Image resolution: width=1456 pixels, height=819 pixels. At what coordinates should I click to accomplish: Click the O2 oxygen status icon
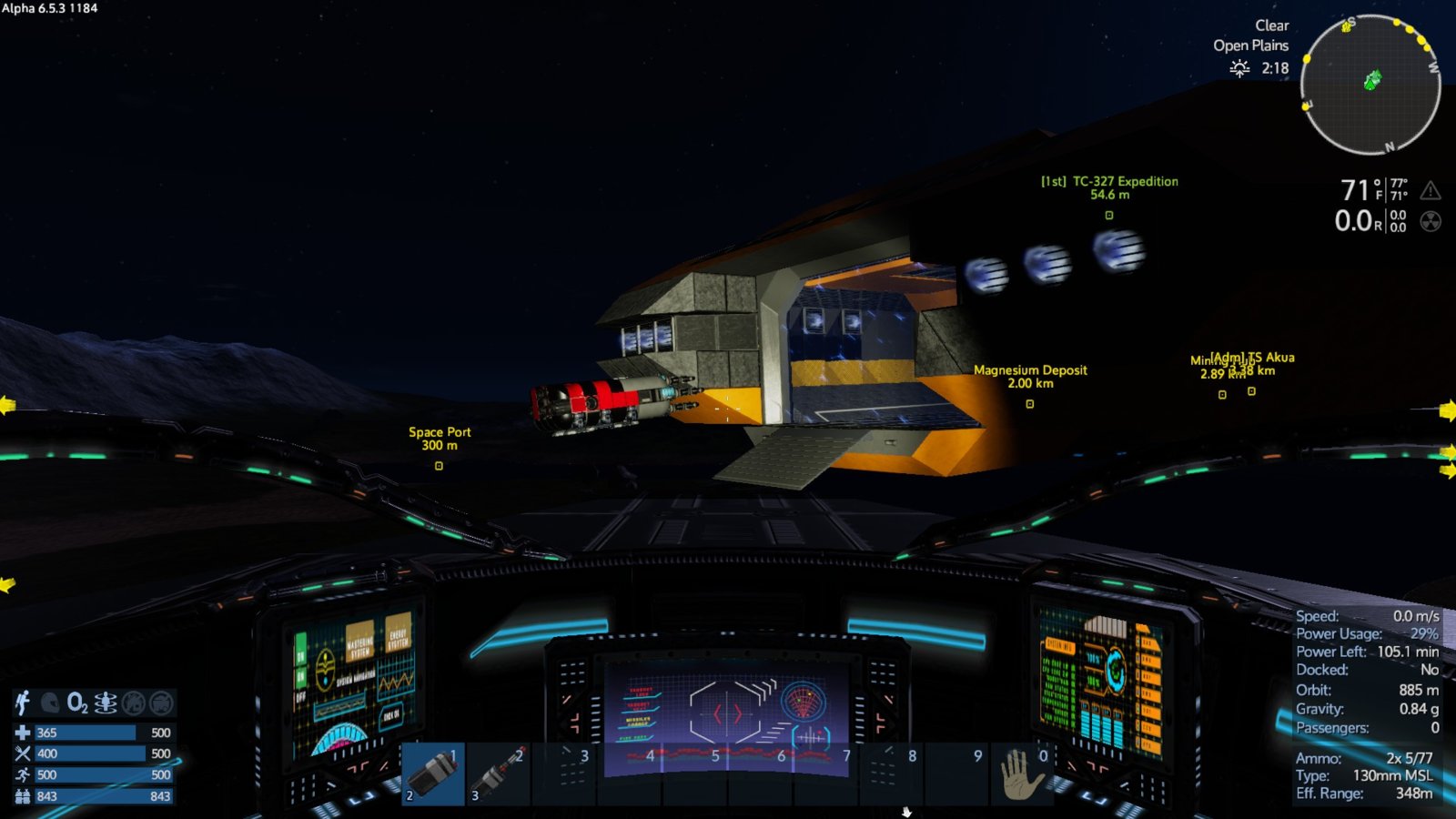(x=78, y=703)
